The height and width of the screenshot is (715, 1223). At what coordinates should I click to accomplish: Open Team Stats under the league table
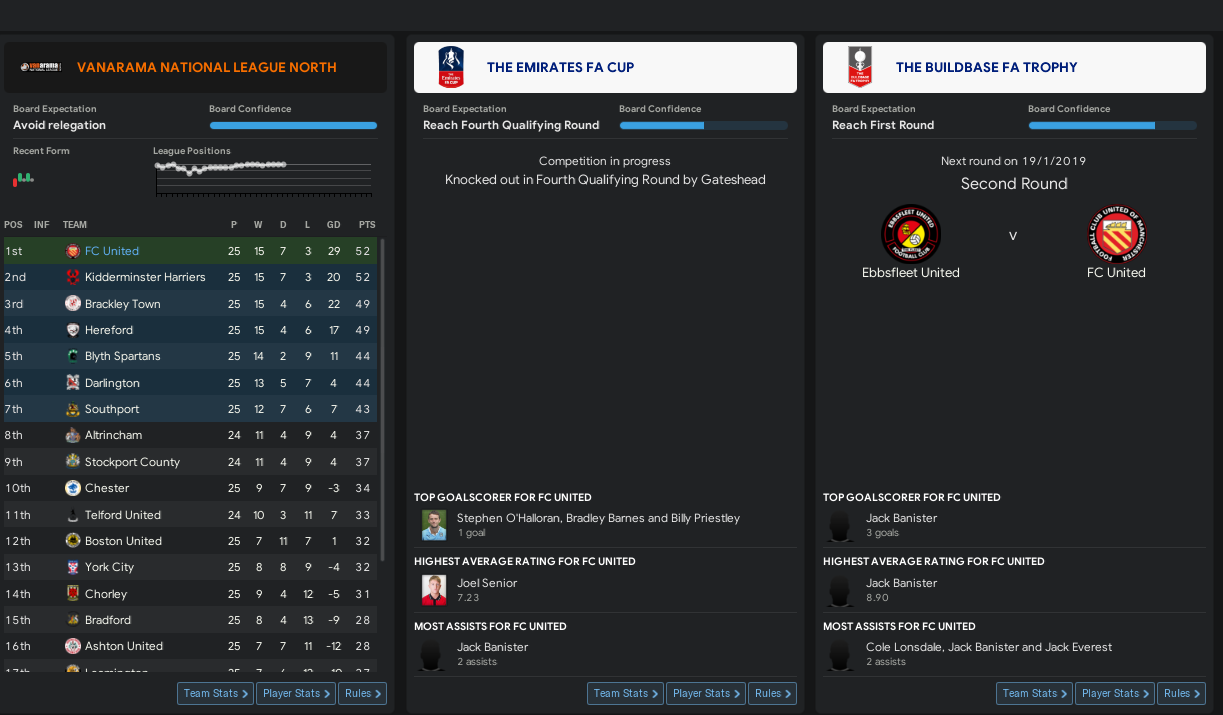[216, 693]
